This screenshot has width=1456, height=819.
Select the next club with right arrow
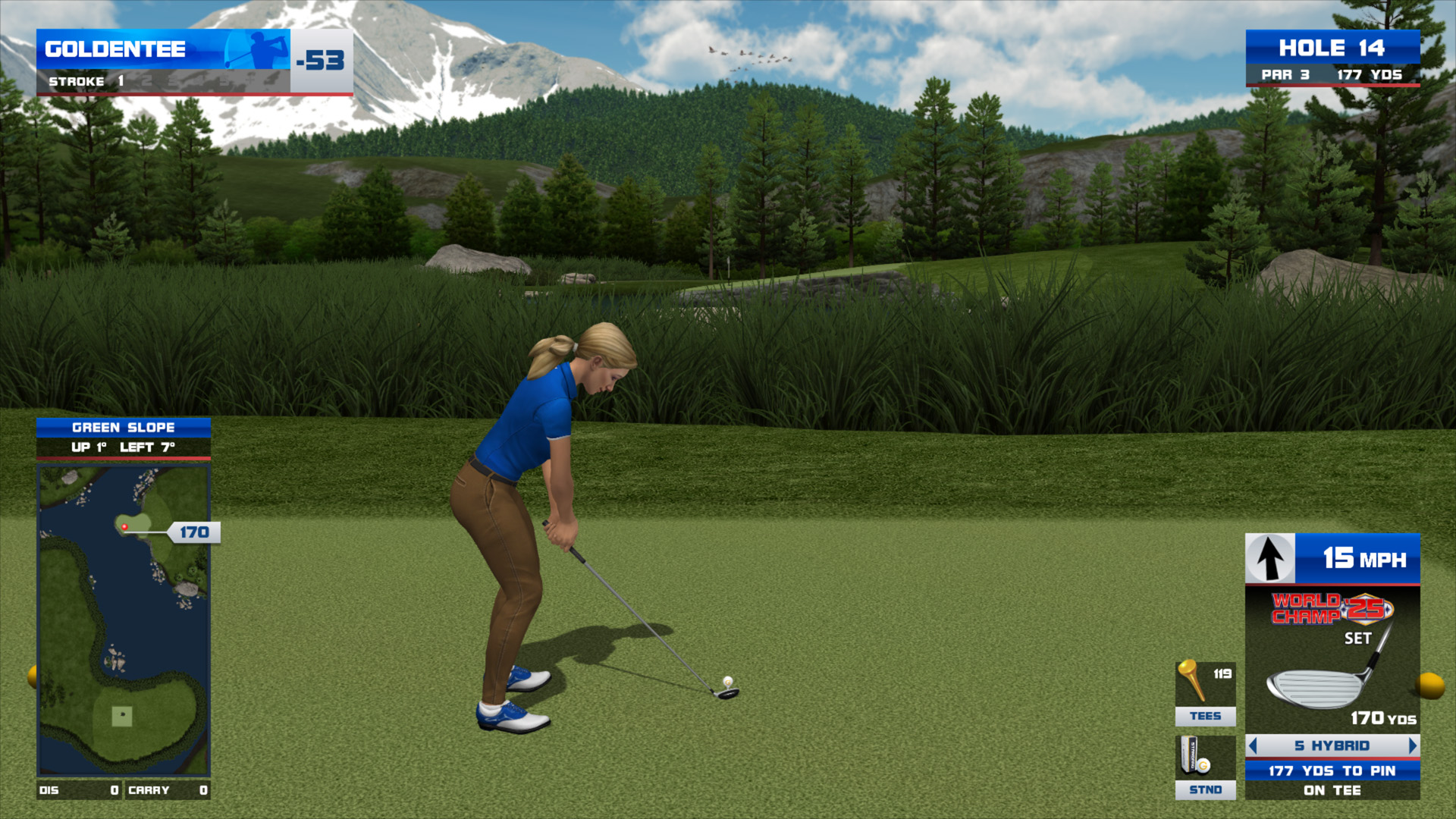[x=1412, y=745]
